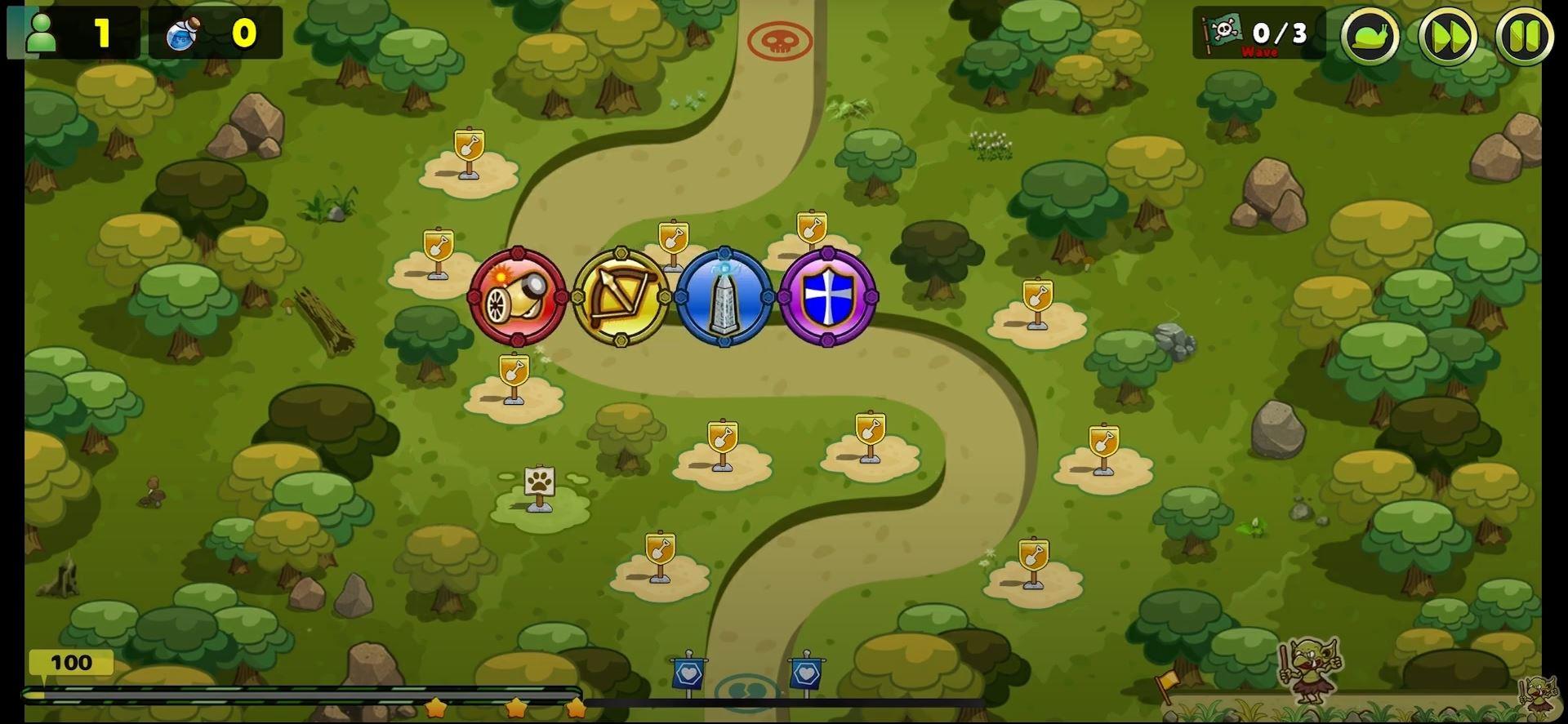
Task: Click the Wave 0/3 indicator
Action: 1278,33
